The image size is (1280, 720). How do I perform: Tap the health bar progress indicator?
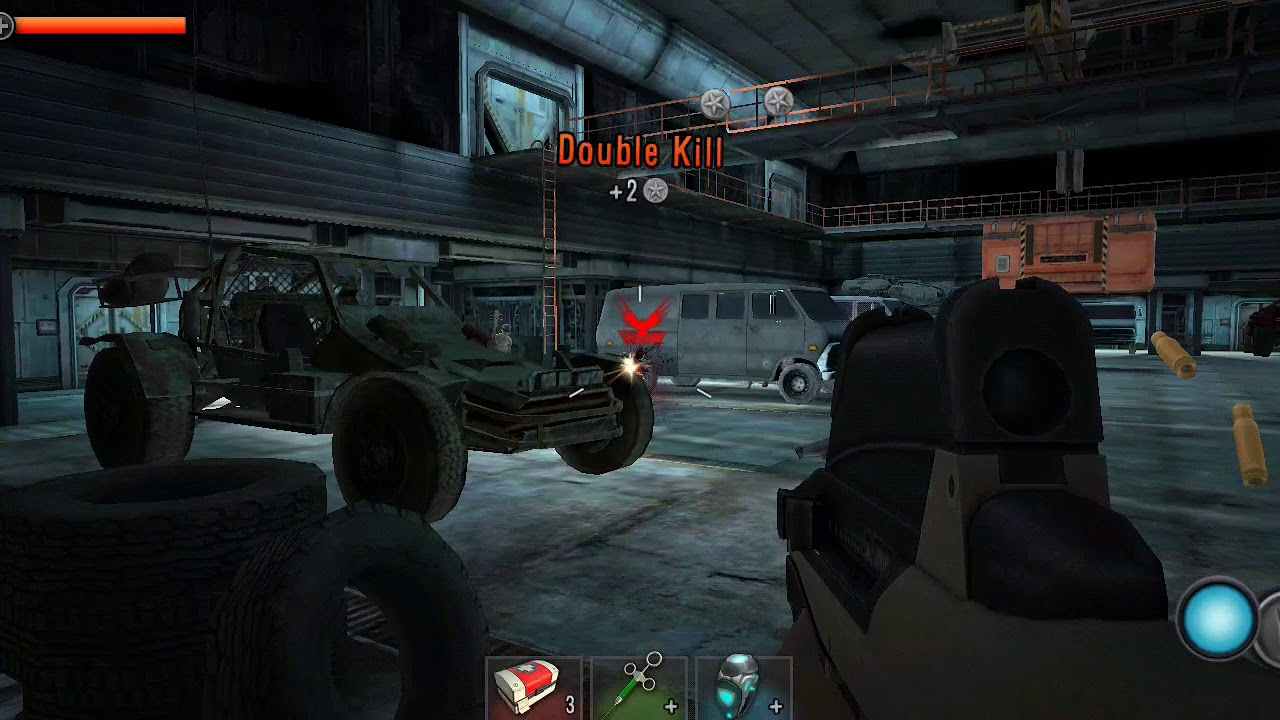[100, 27]
